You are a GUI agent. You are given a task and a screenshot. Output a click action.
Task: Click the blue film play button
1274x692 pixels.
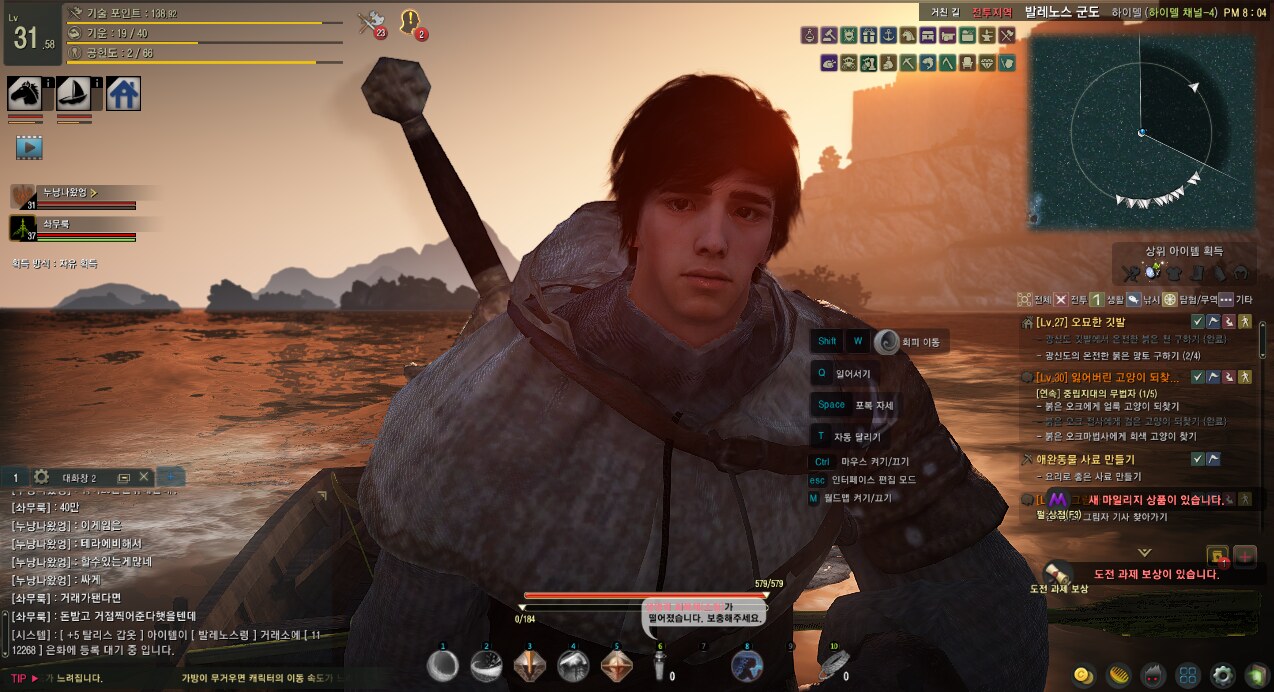29,147
